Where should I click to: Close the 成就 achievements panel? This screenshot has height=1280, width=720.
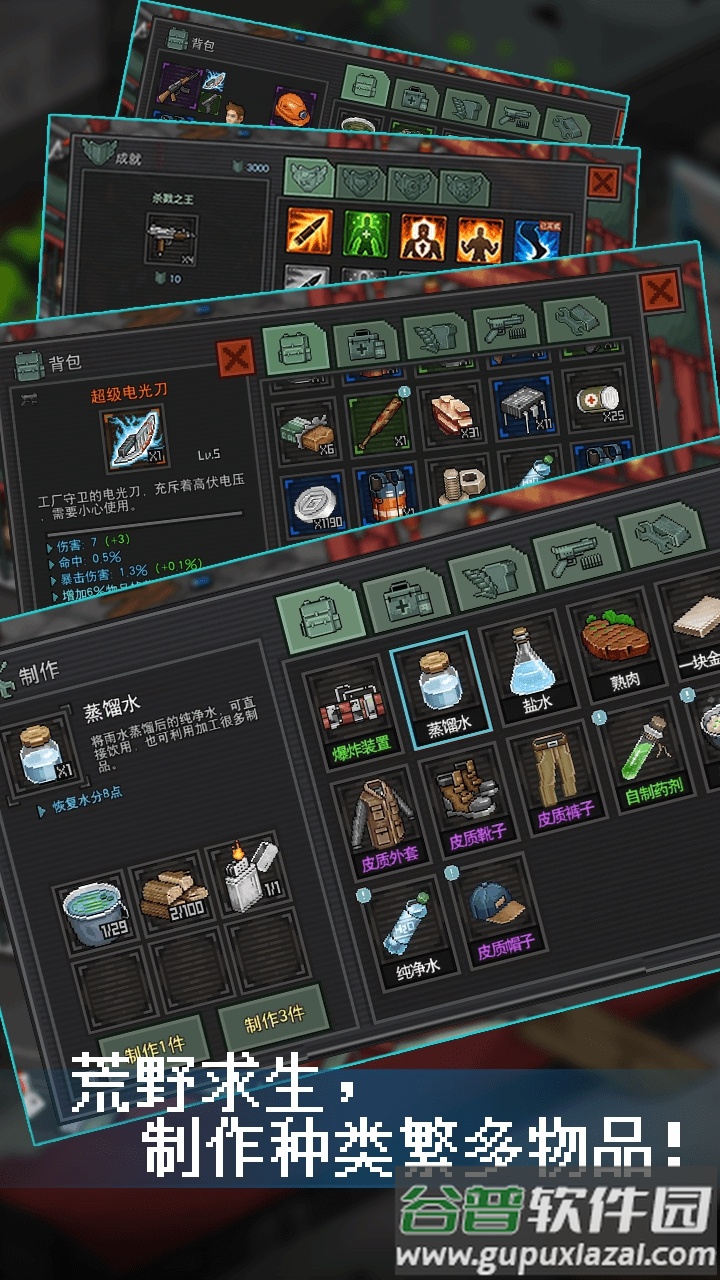(x=603, y=183)
